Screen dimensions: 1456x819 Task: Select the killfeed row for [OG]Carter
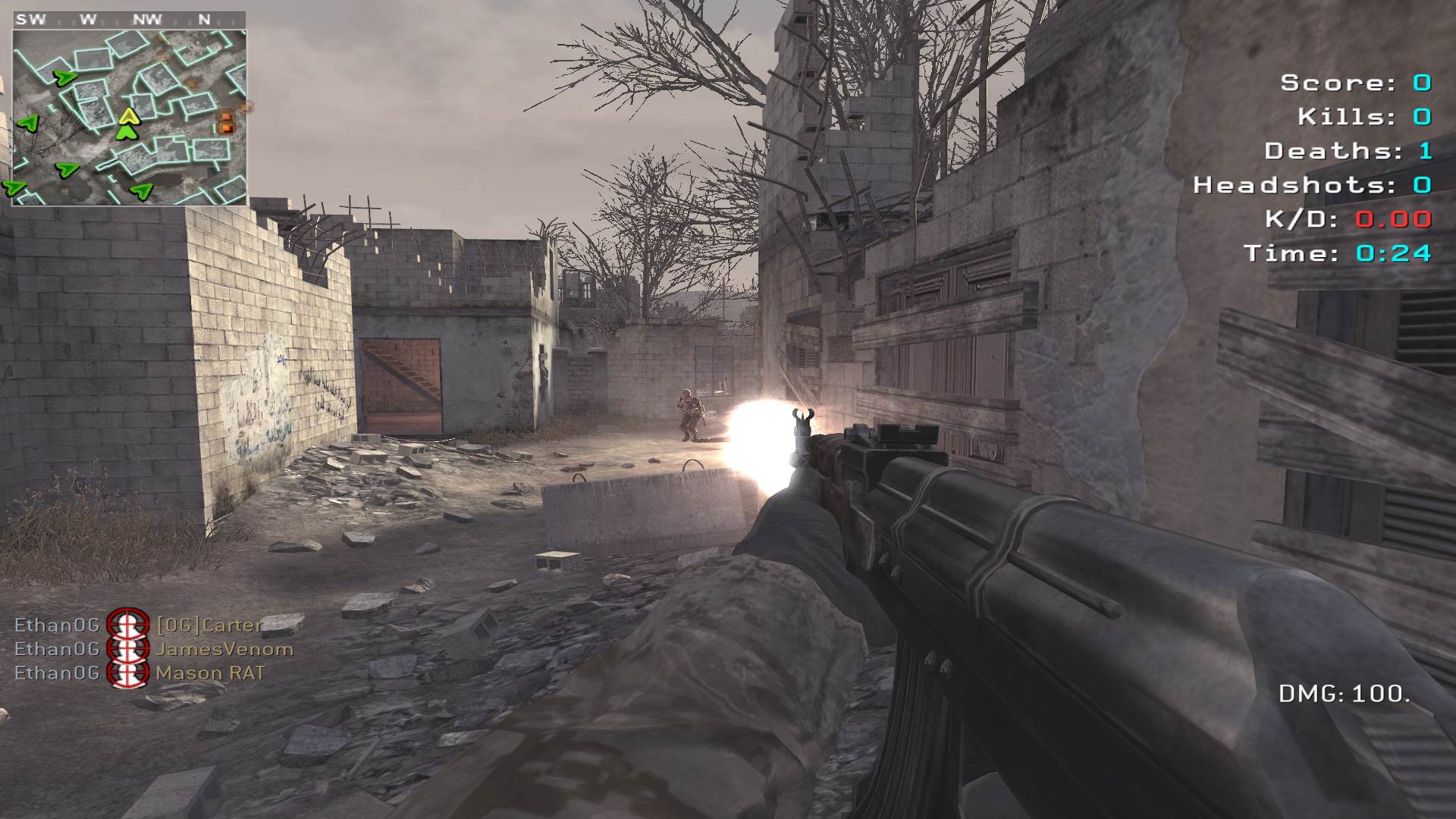139,625
